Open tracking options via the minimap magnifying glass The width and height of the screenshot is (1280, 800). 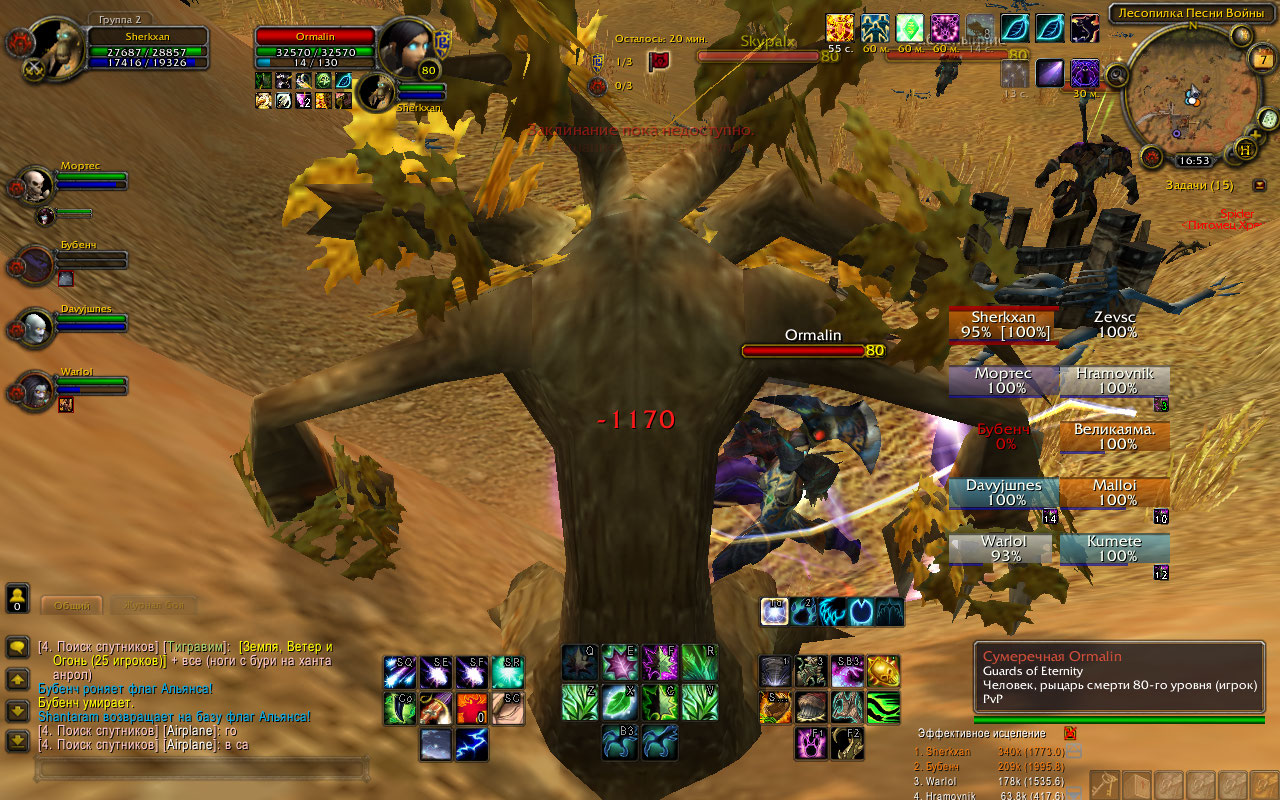tap(1116, 75)
